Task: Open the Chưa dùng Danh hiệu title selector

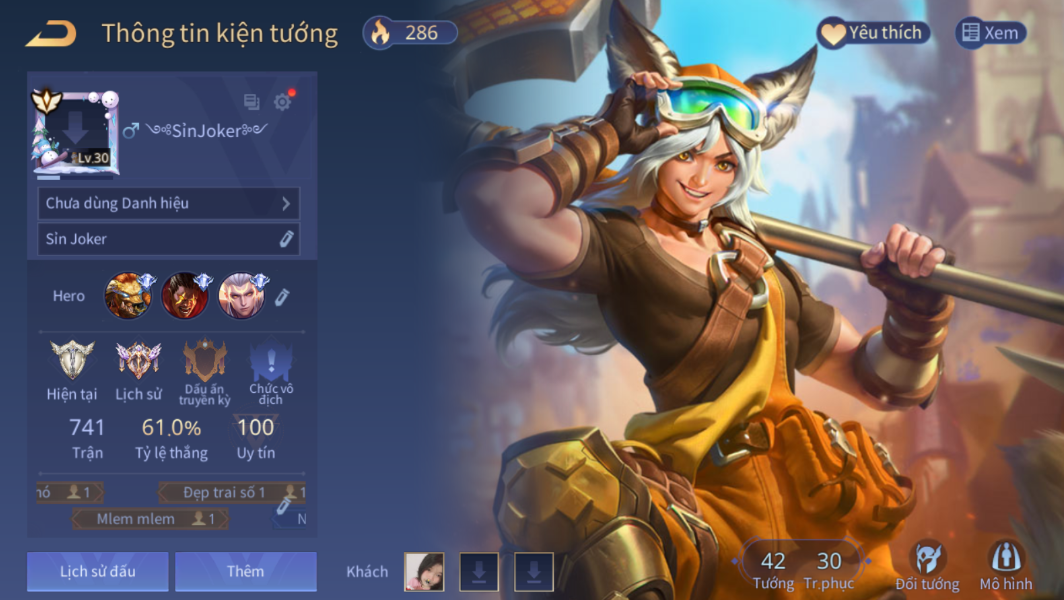Action: point(168,203)
